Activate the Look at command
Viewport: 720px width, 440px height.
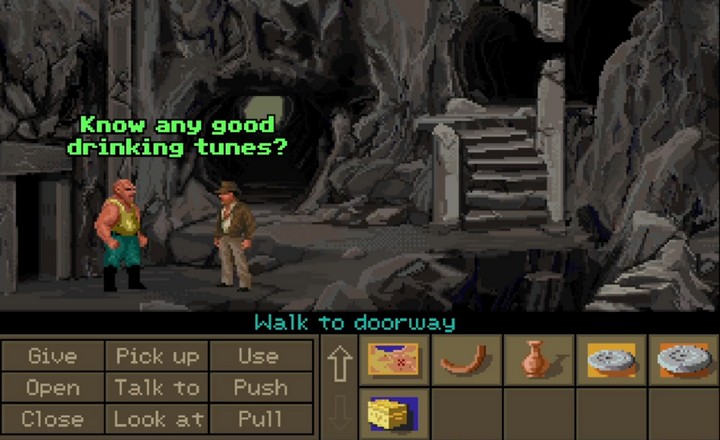pos(157,419)
